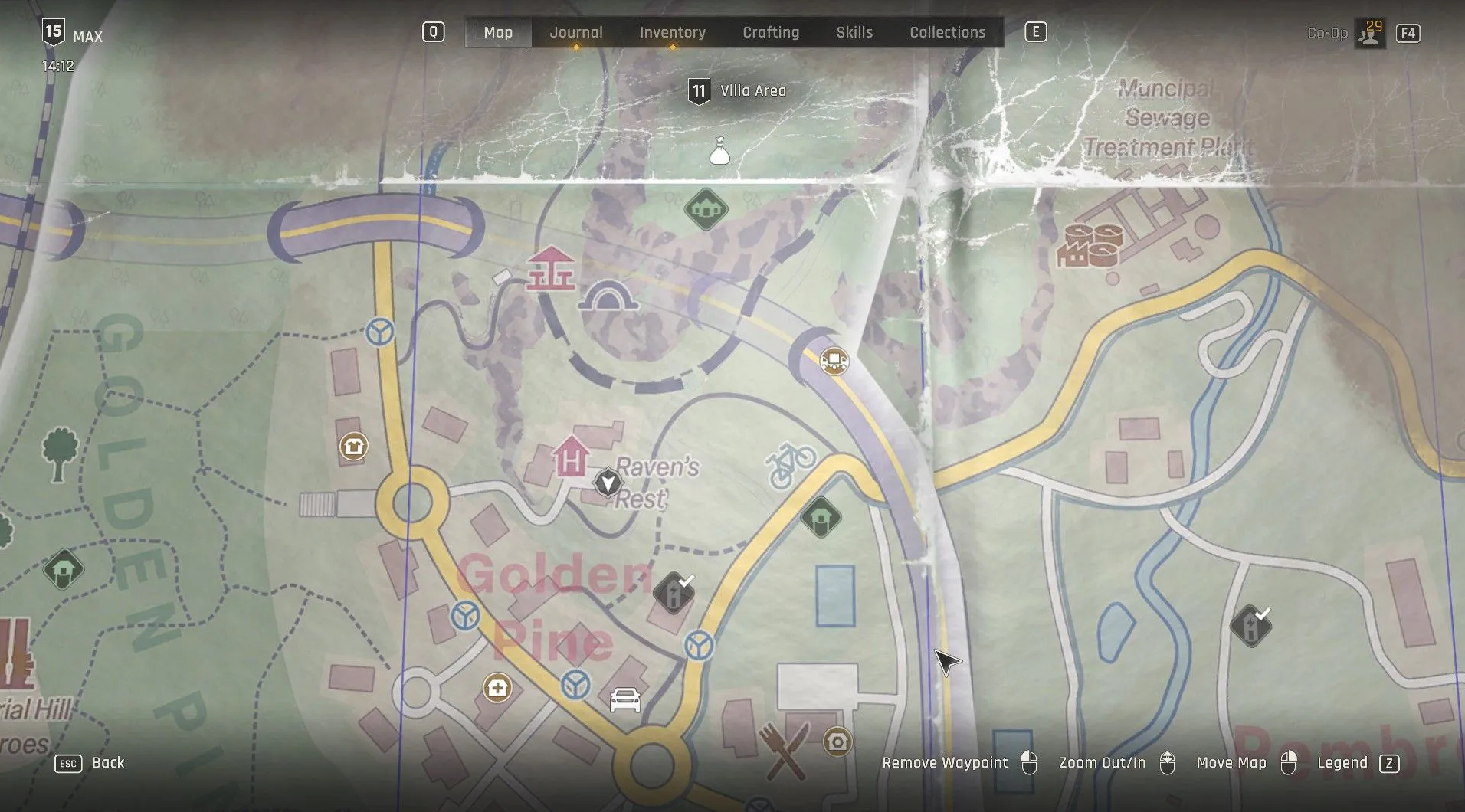The image size is (1465, 812).
Task: Select the clothing shirt map marker
Action: (x=353, y=446)
